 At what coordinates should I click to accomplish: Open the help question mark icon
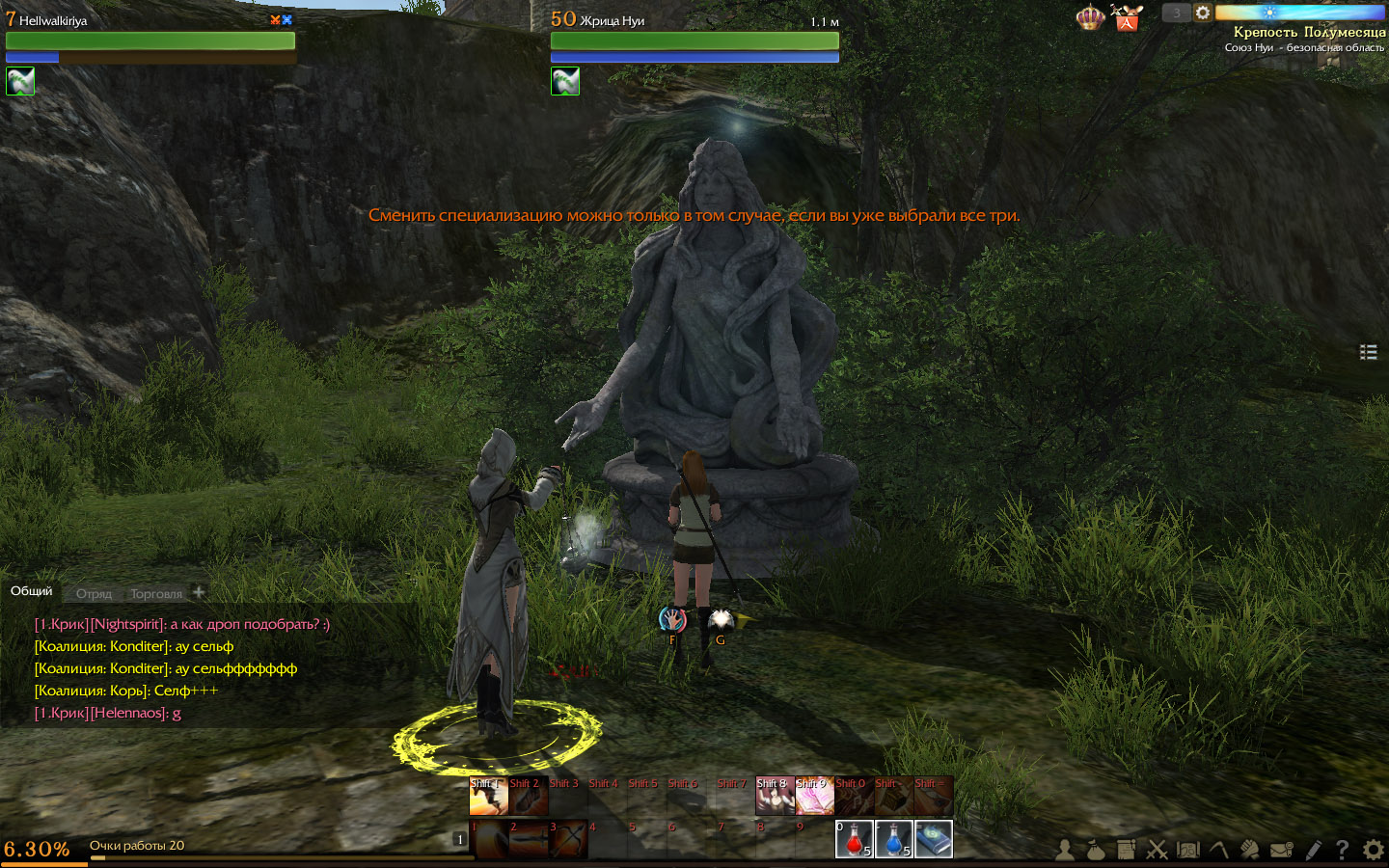coord(1342,850)
